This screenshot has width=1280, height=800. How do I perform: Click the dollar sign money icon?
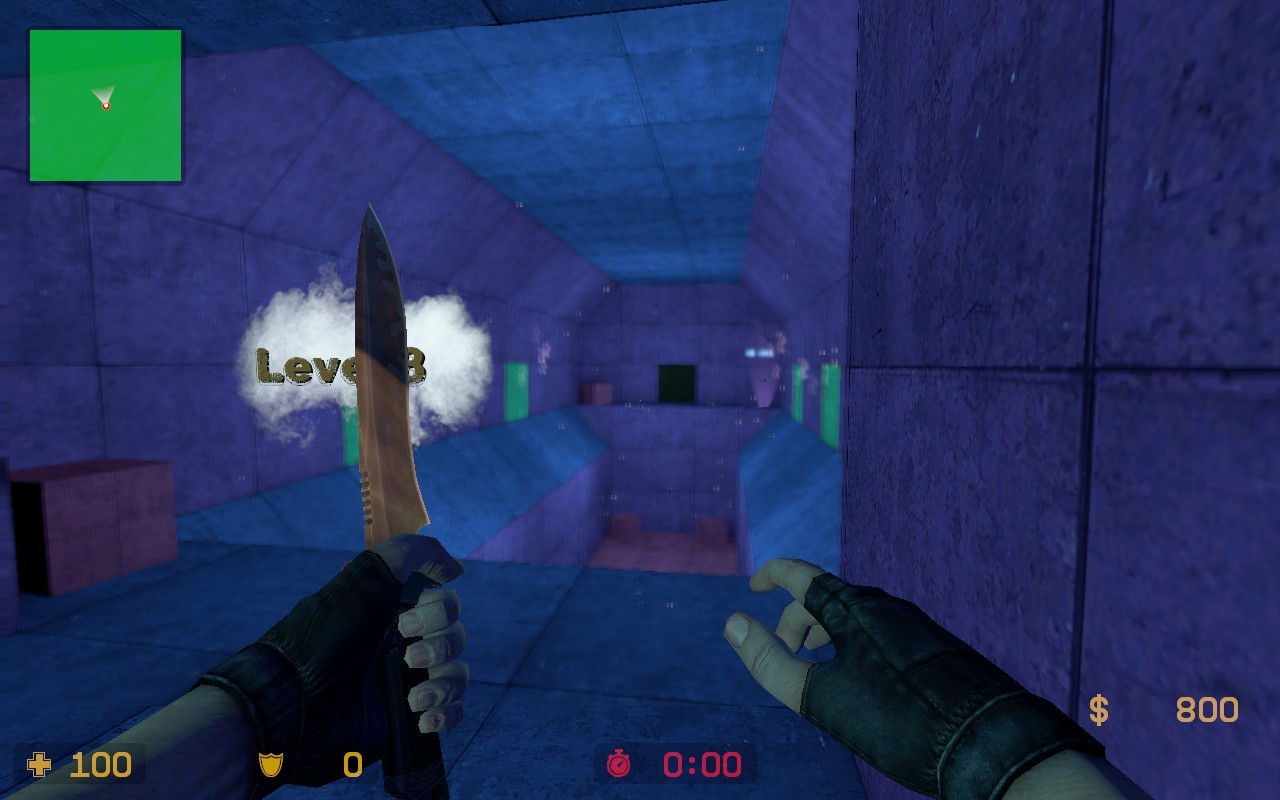(1100, 710)
